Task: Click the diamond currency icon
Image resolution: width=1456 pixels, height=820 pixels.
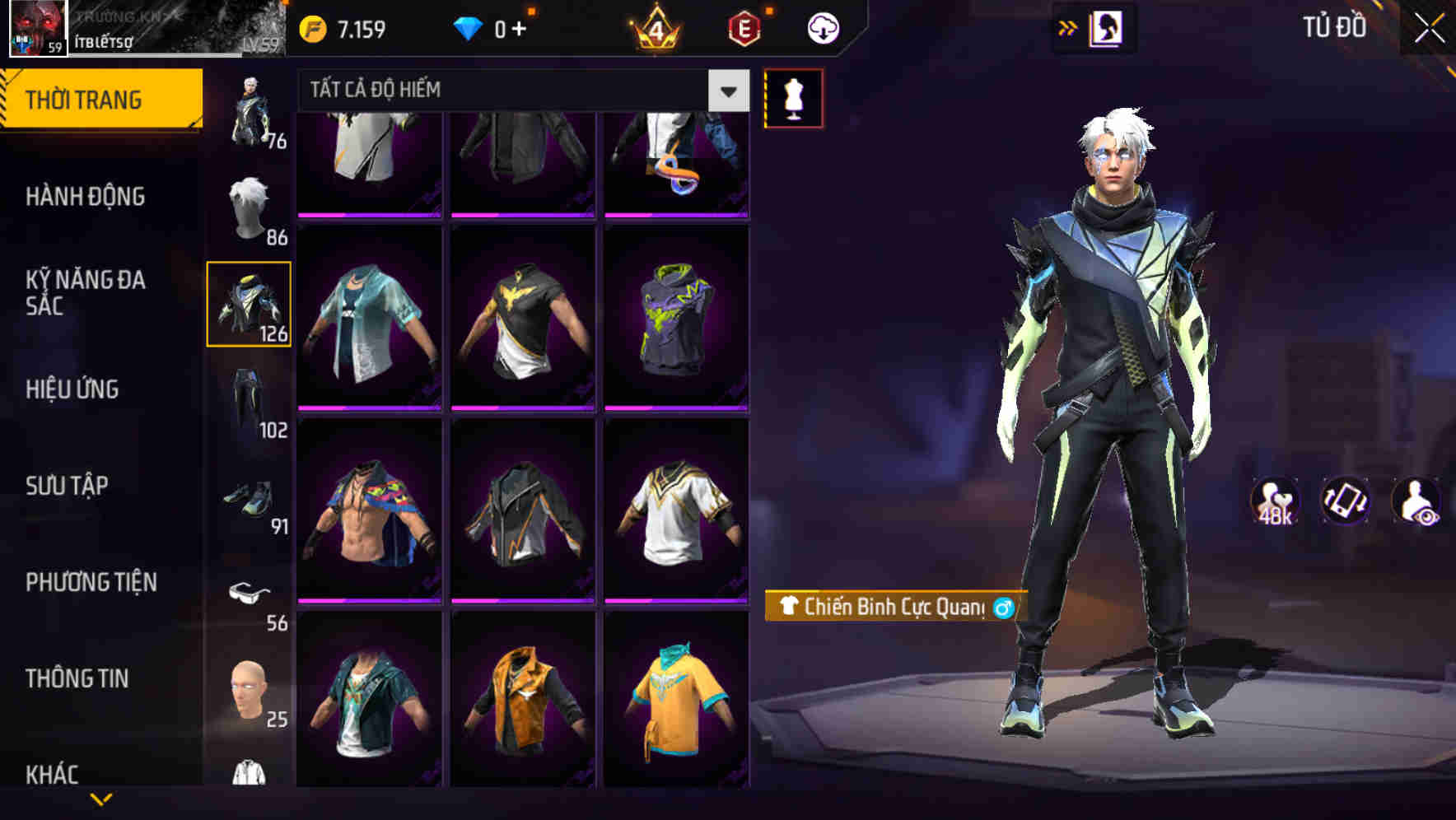Action: [469, 26]
